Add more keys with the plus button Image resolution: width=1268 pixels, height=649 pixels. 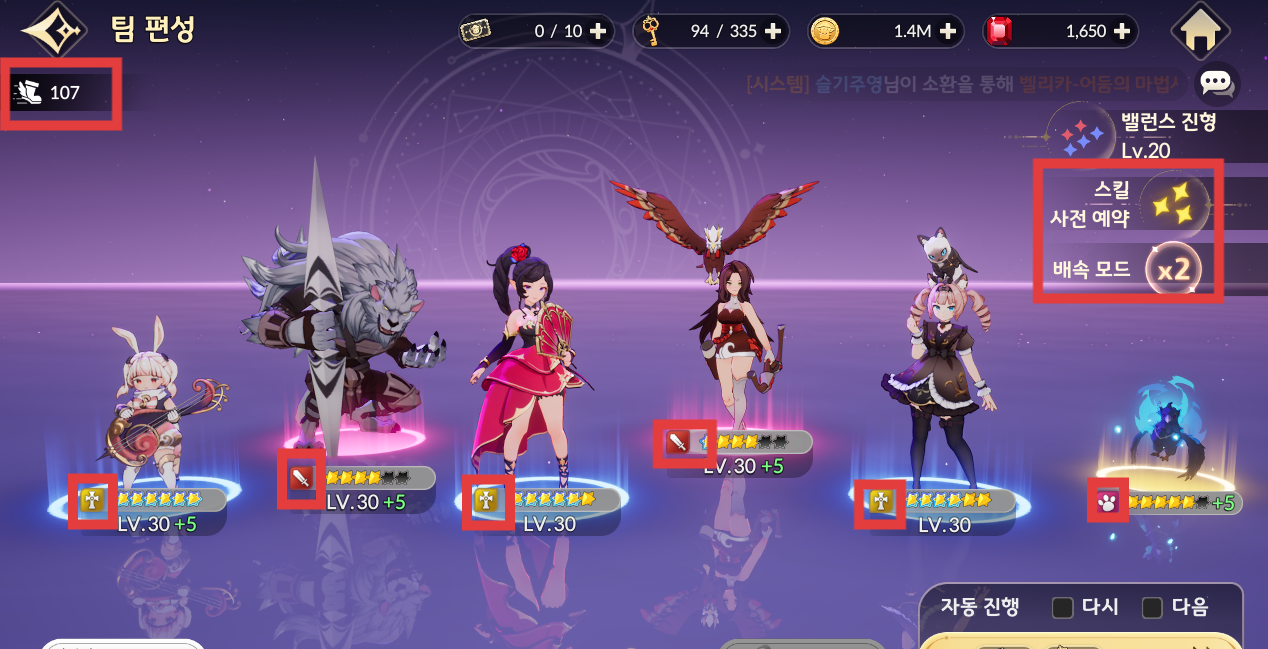point(772,31)
